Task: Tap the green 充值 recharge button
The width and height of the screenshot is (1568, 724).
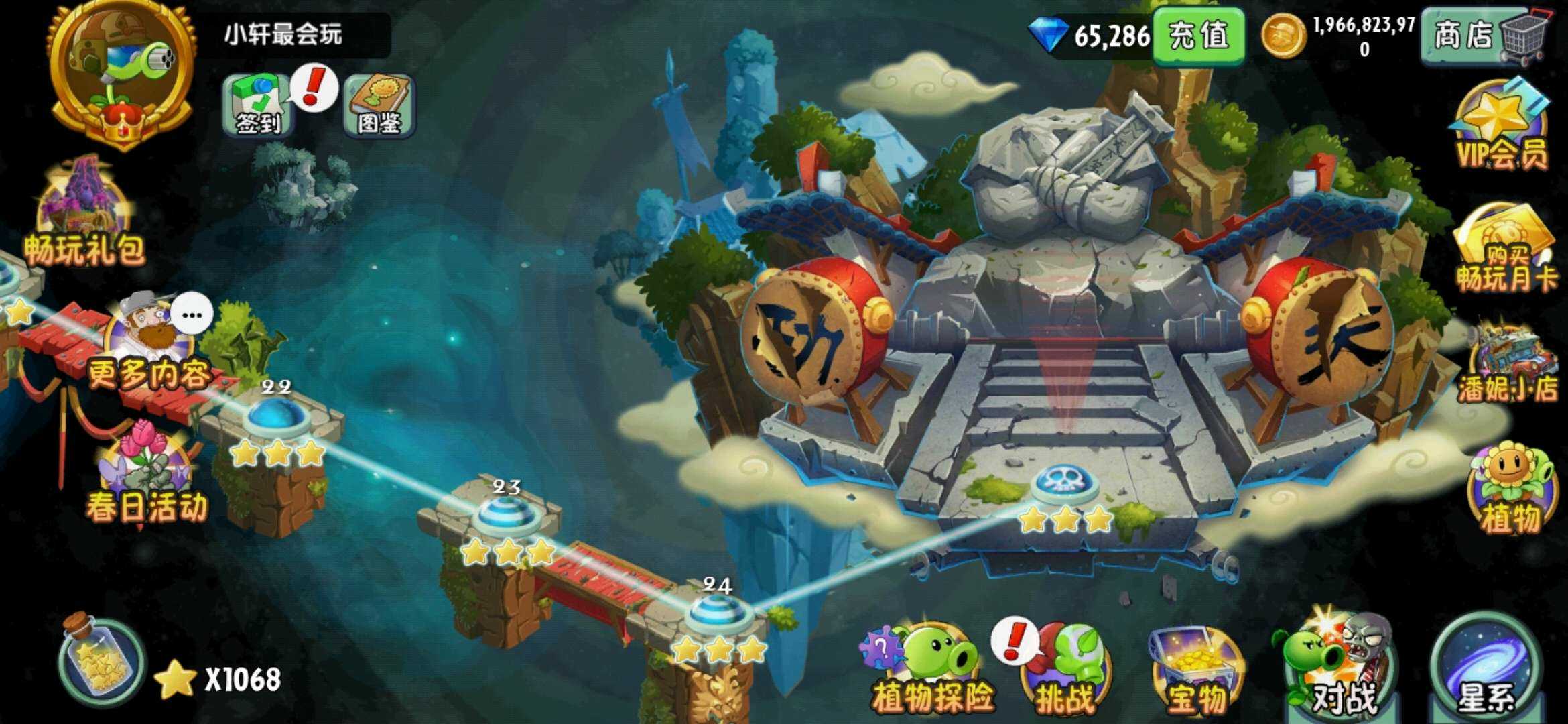Action: coord(1198,36)
